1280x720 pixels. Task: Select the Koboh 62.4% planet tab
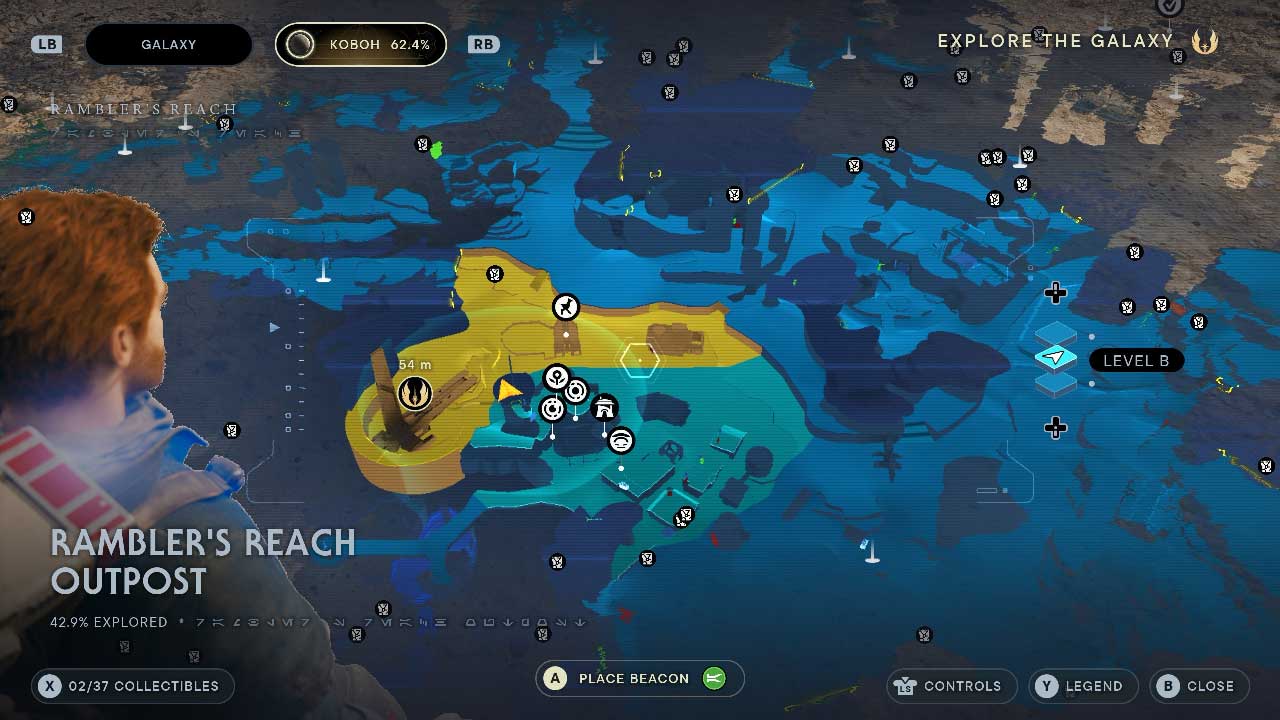361,45
